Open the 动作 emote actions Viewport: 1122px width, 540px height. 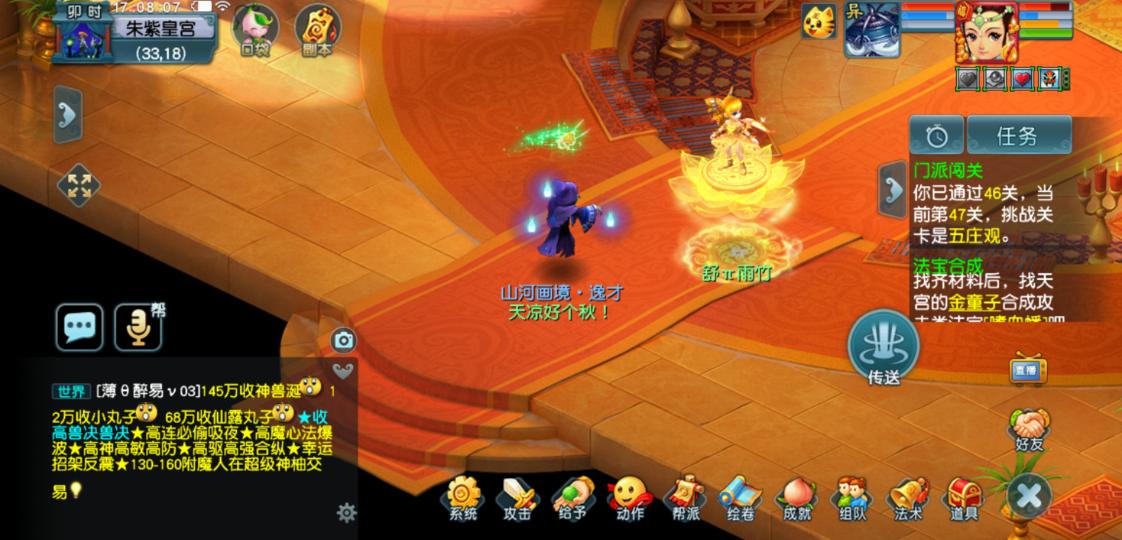pyautogui.click(x=629, y=497)
